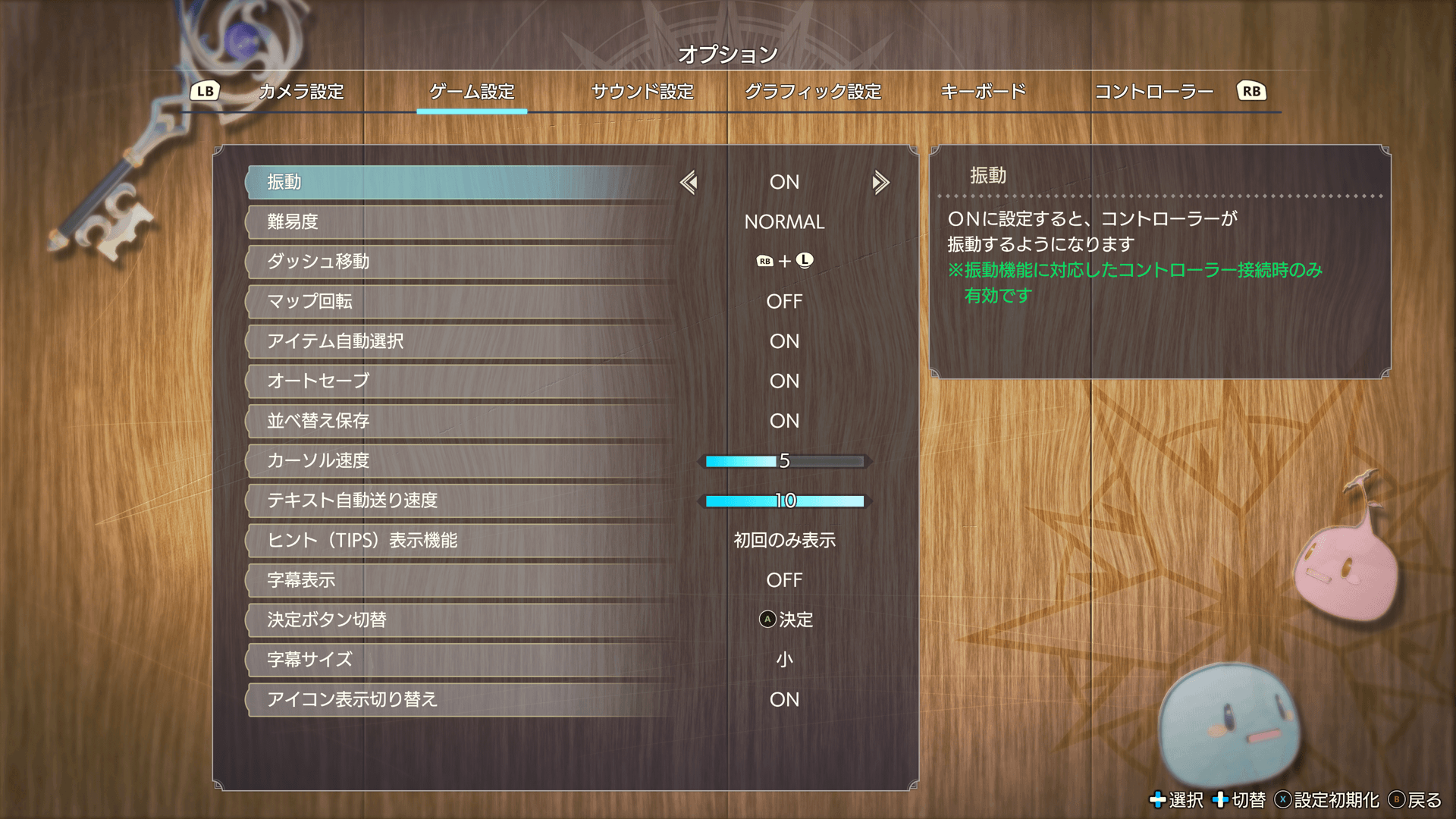The height and width of the screenshot is (819, 1456).
Task: Click the left arrow next to 振動
Action: (689, 182)
